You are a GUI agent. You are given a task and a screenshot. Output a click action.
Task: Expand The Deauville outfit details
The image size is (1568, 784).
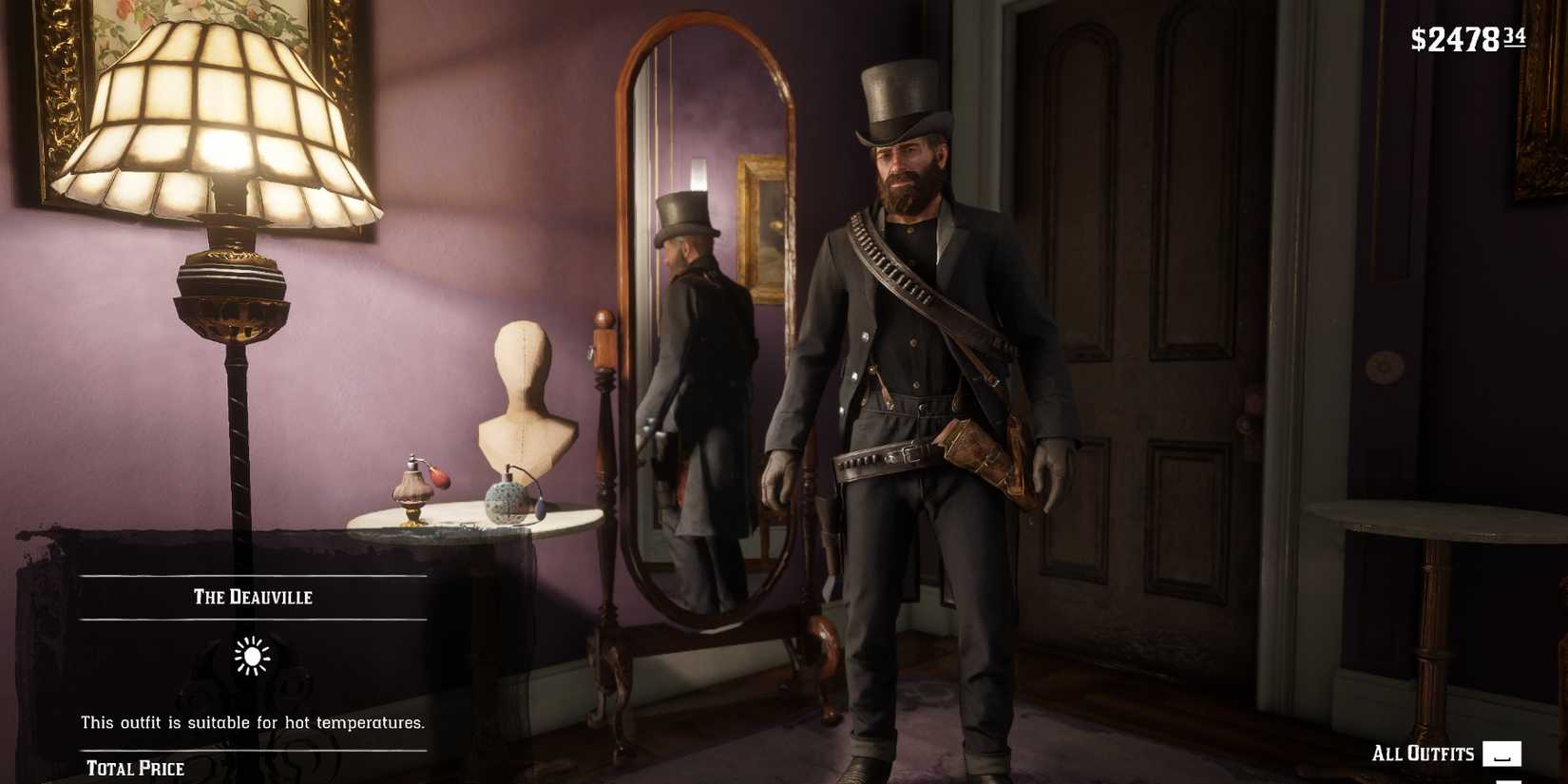pos(251,598)
